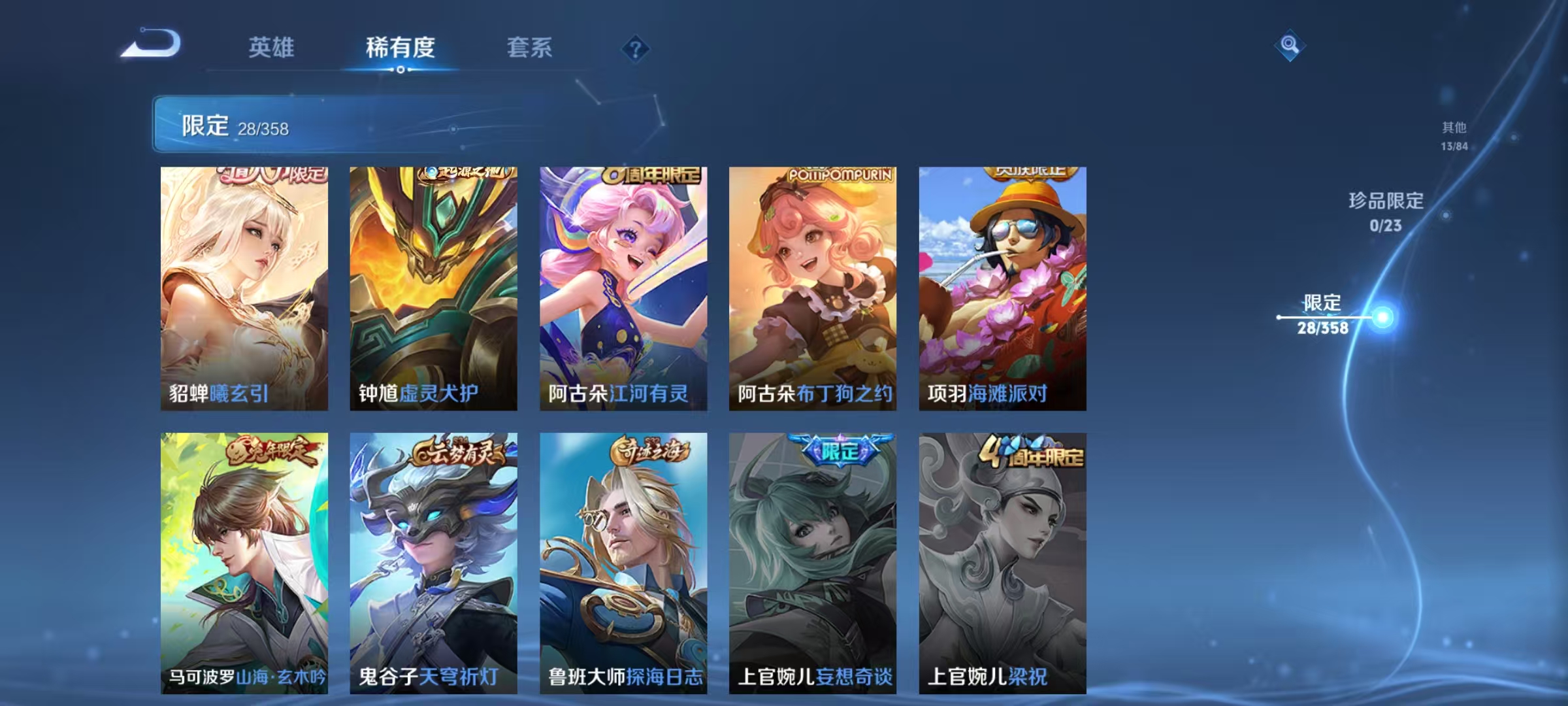Switch to the 英雄 tab
This screenshot has height=706, width=1568.
point(272,47)
